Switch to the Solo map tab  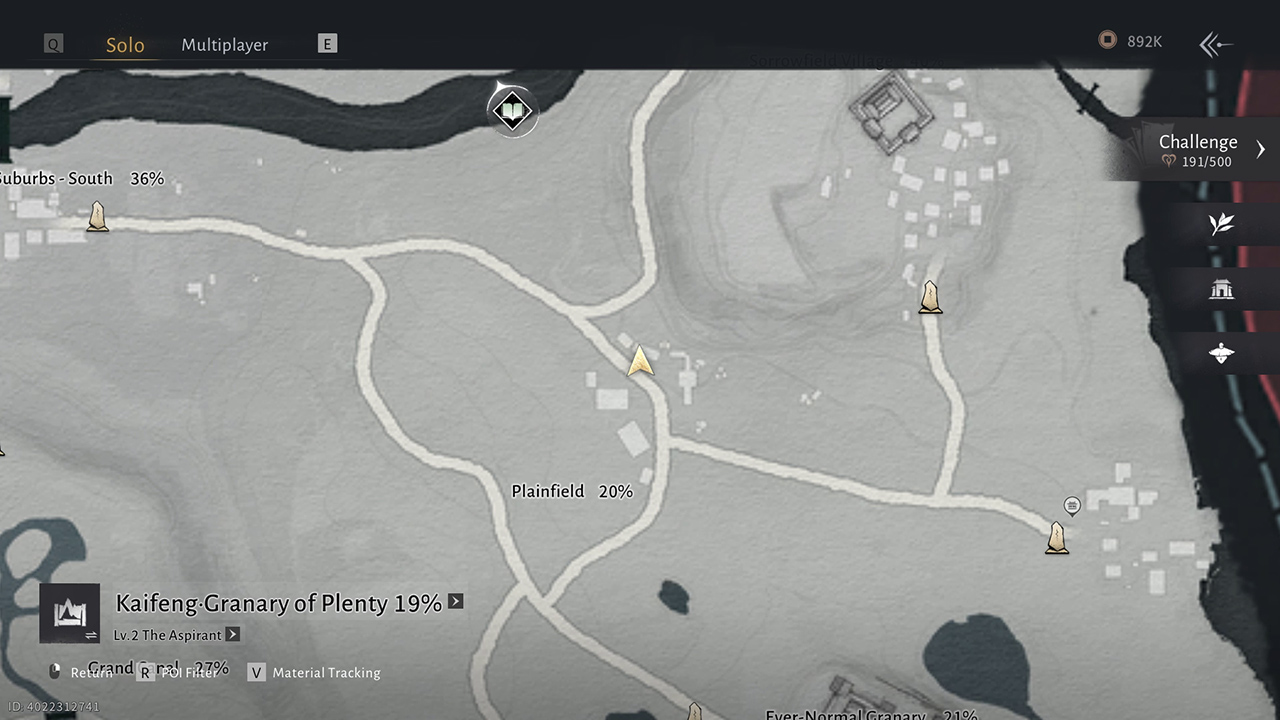(x=125, y=45)
